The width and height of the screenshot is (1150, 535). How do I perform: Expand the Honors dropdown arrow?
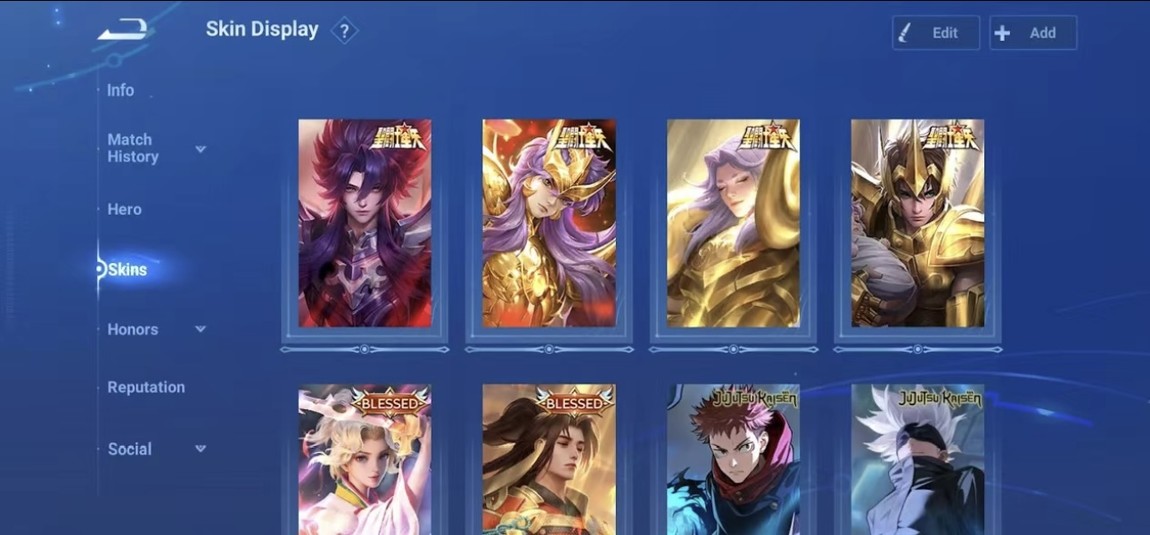(200, 329)
